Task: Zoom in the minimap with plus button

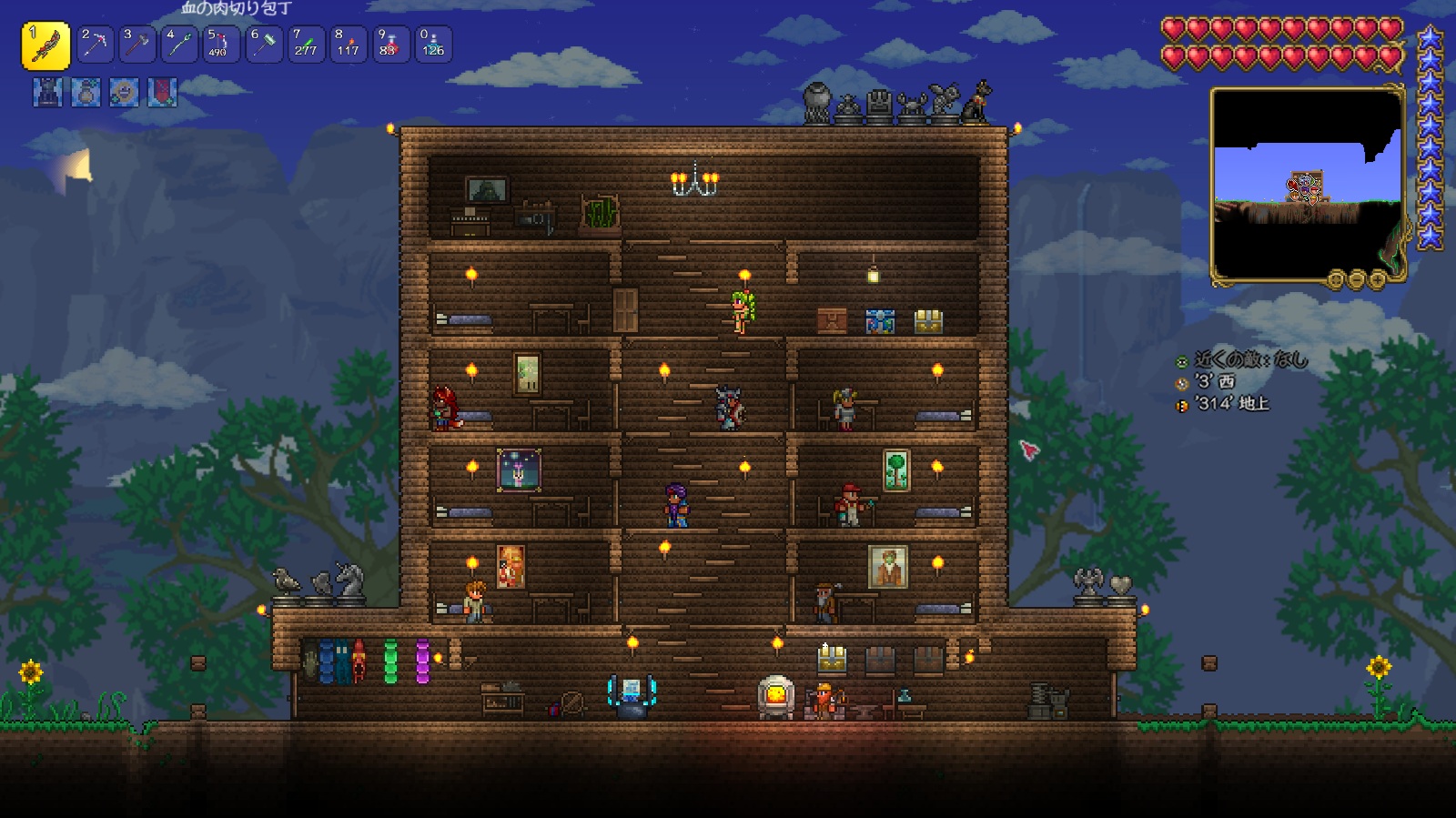Action: point(1377,279)
